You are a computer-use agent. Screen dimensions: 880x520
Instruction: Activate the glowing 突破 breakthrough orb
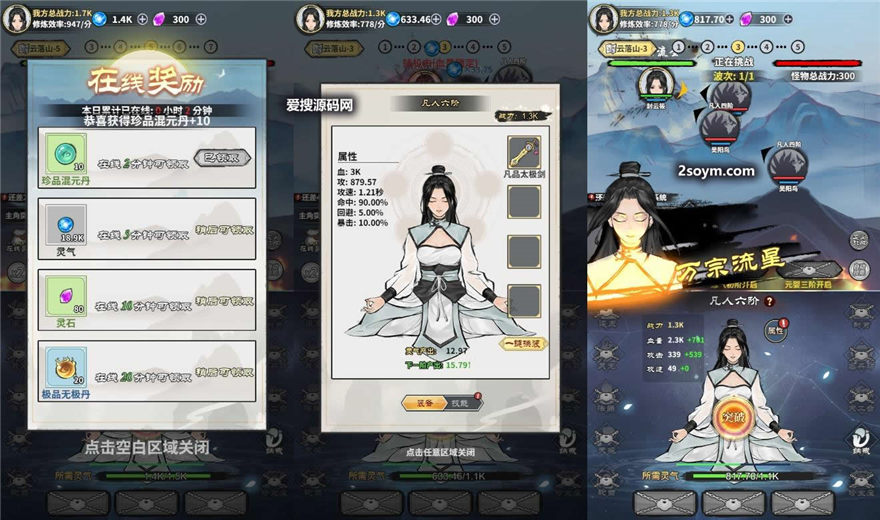[735, 415]
